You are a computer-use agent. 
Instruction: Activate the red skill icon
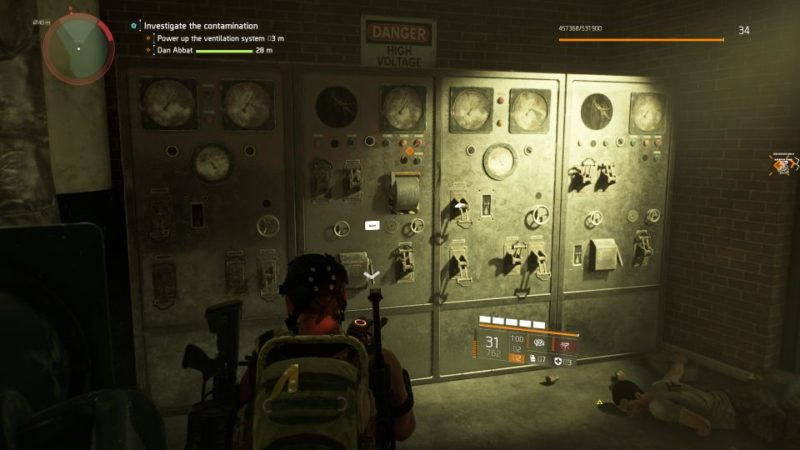566,343
